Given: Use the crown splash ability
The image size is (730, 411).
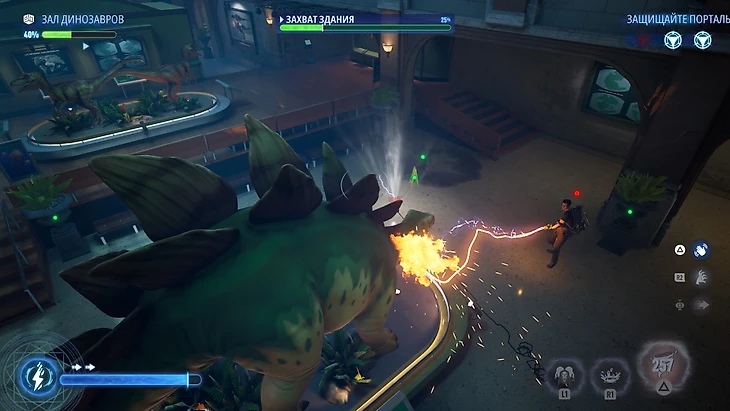Looking at the screenshot, I should 607,375.
